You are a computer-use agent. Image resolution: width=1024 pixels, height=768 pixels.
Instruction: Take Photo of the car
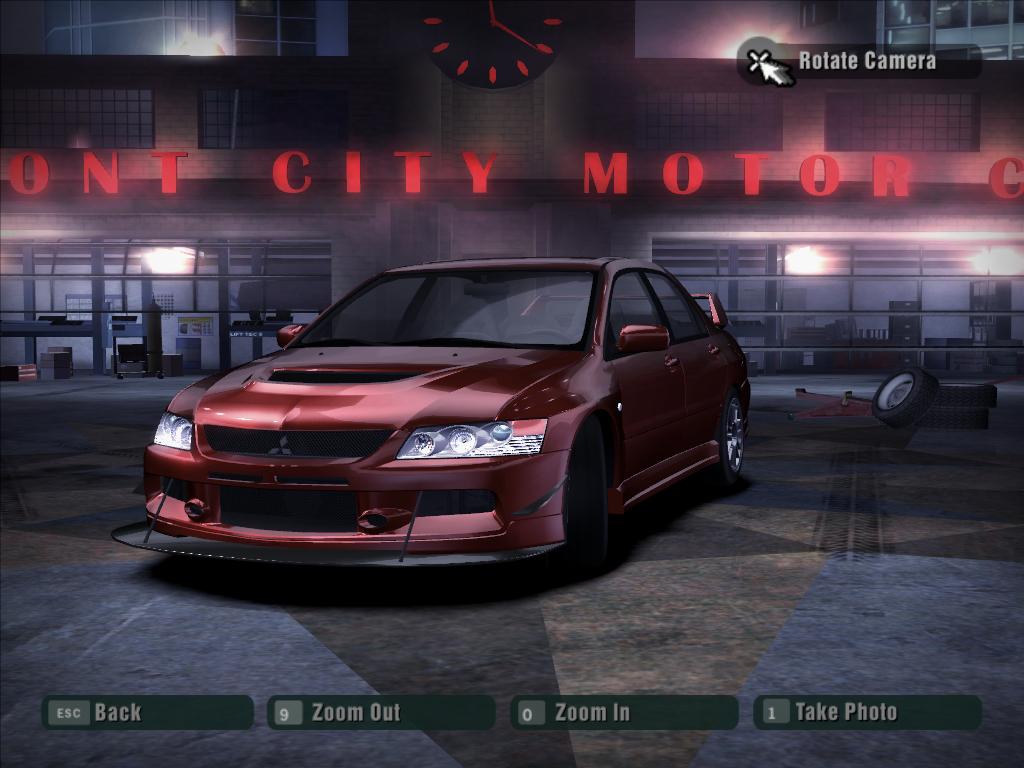point(866,712)
